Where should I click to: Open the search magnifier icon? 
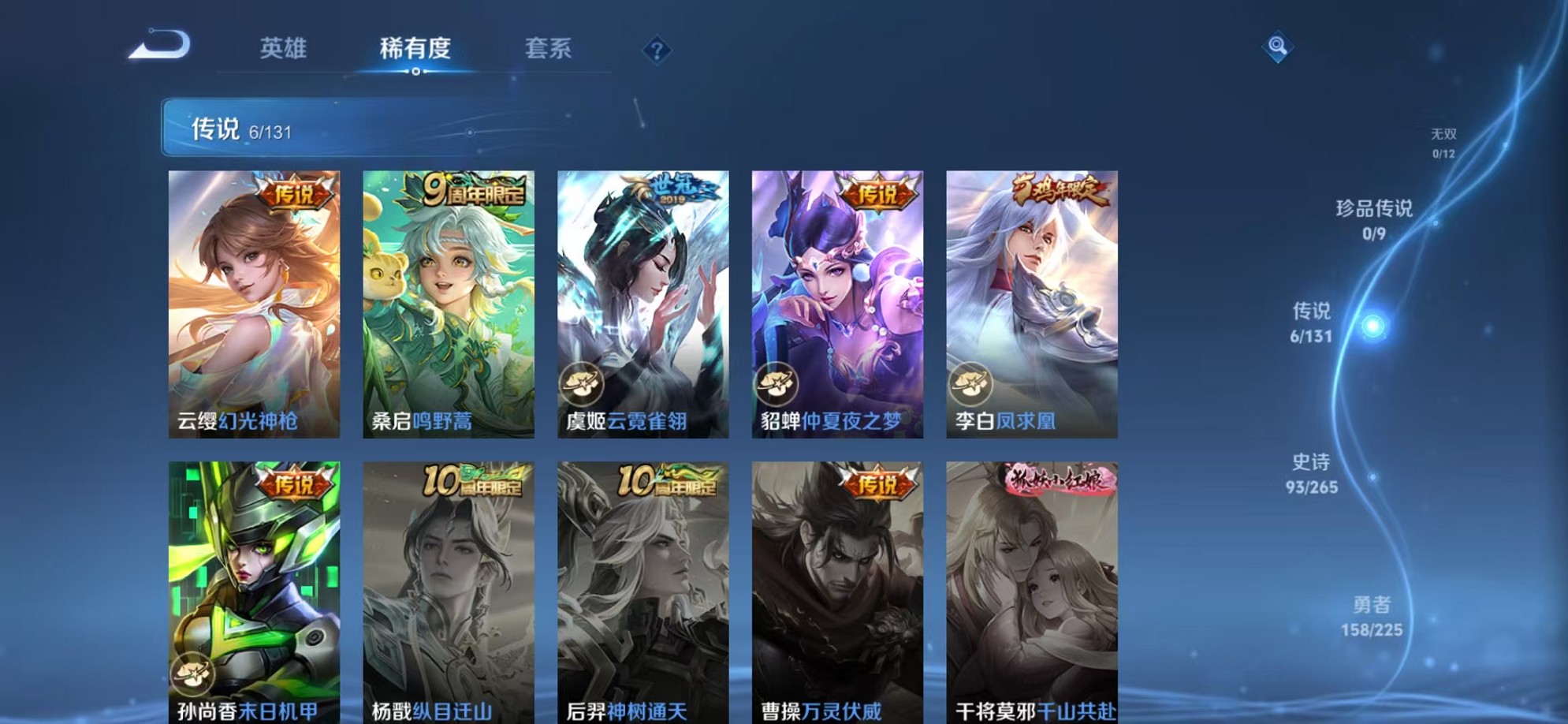(x=1279, y=47)
